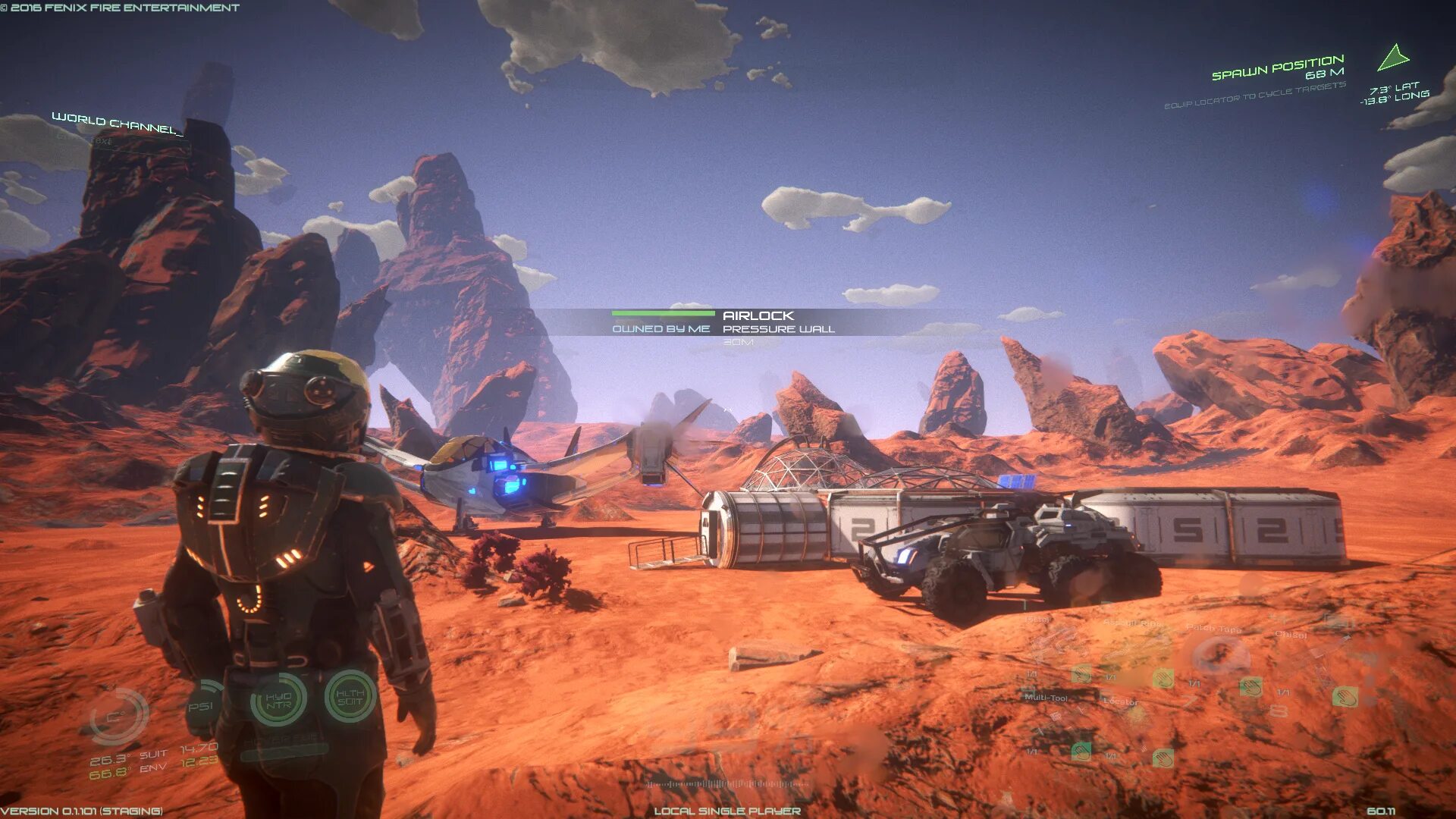Select the Assault Rifle hotbar slot
1456x819 pixels.
click(1132, 645)
